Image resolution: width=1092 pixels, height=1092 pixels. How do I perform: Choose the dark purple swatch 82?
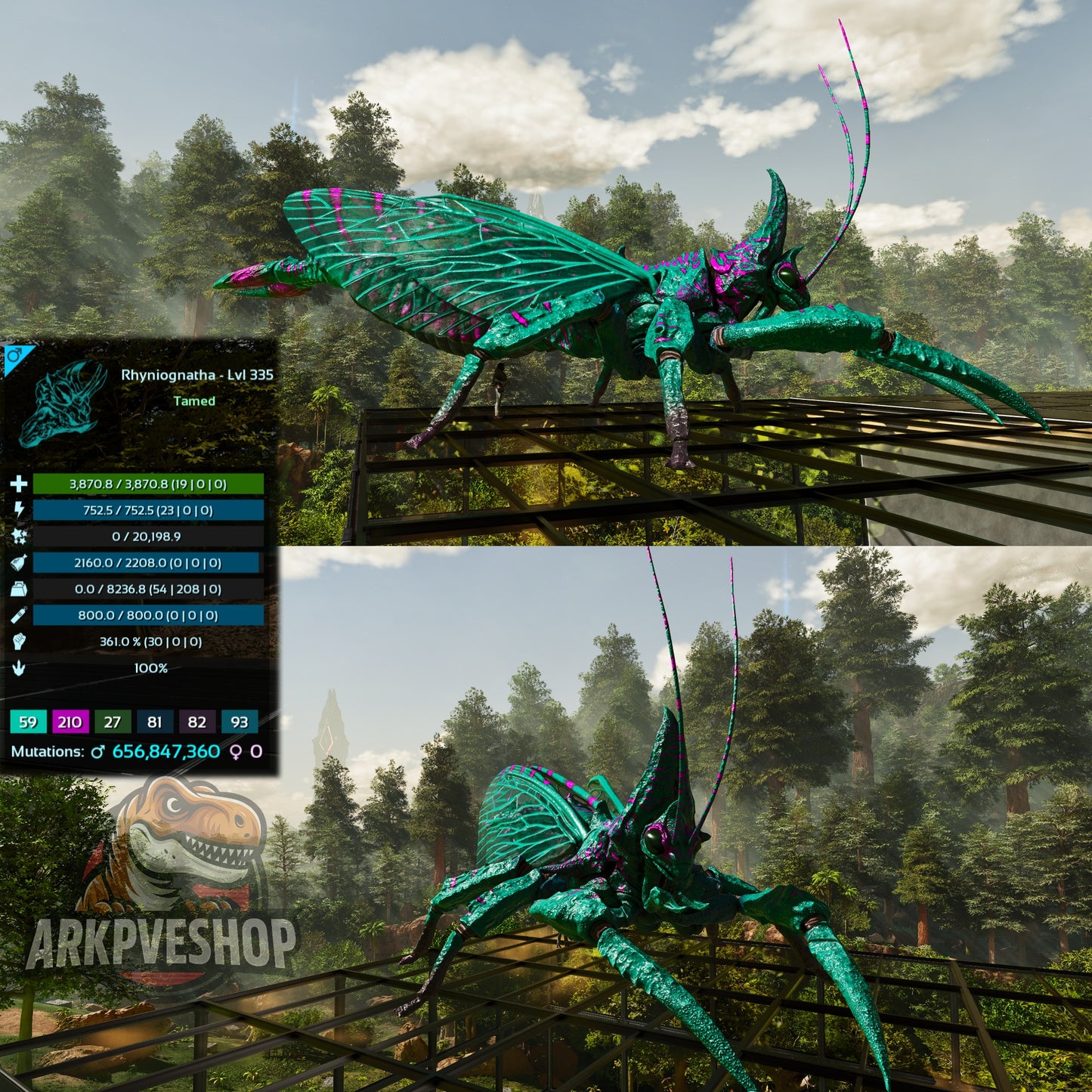click(197, 722)
